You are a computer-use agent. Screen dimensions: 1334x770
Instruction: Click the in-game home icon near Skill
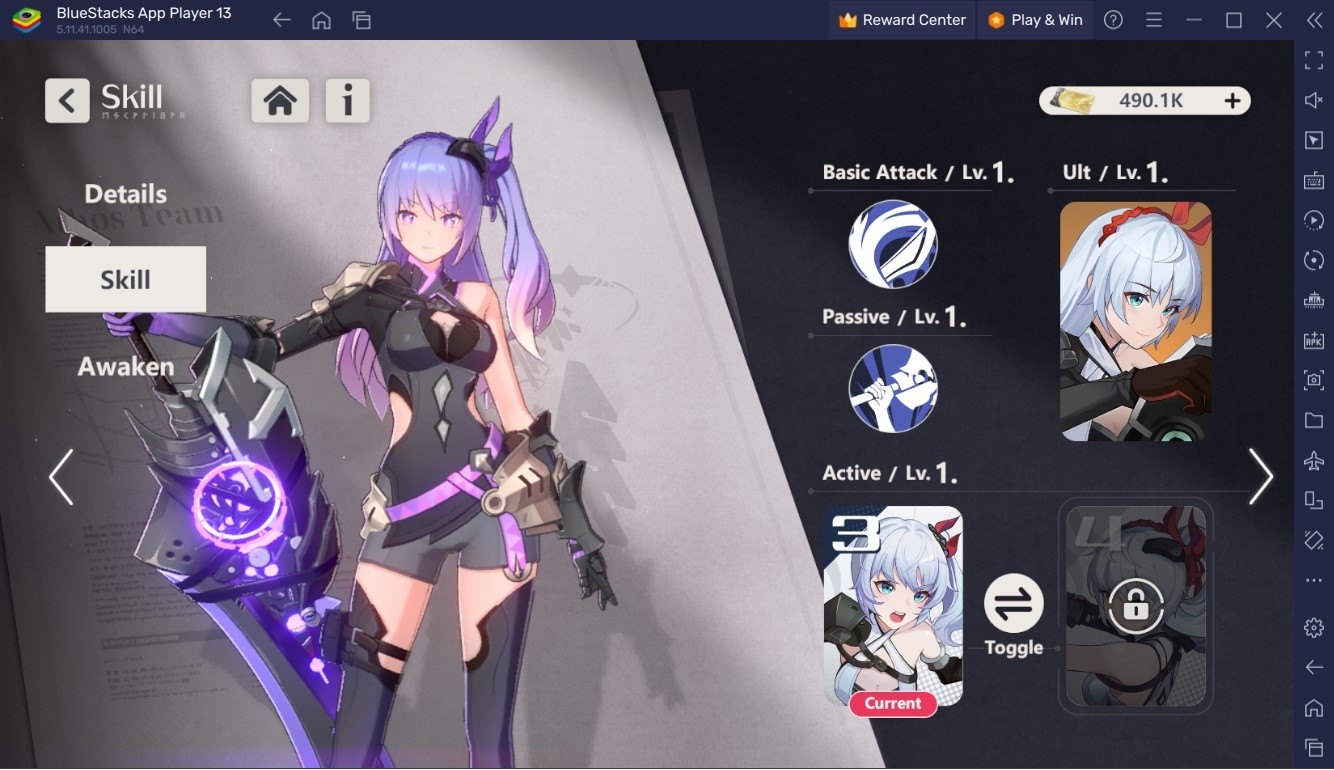coord(279,100)
